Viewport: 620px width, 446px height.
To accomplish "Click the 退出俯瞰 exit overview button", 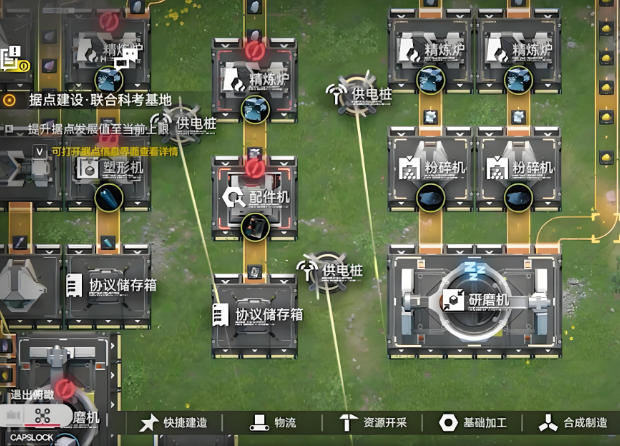I will click(30, 395).
